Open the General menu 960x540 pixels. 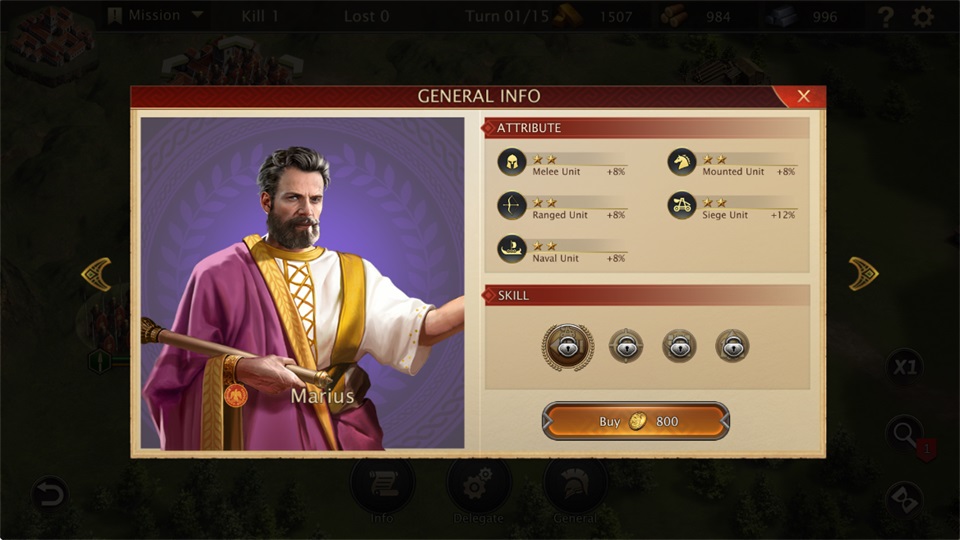[575, 490]
